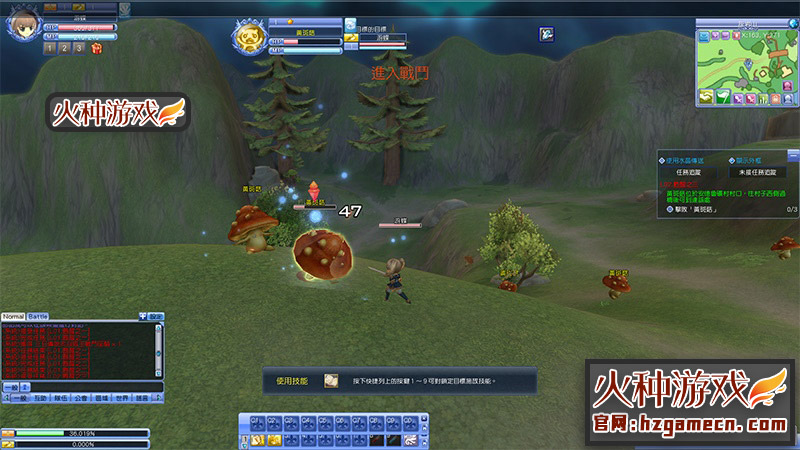Select the 公會 chat channel
Screen dimensions: 800x450
click(81, 397)
